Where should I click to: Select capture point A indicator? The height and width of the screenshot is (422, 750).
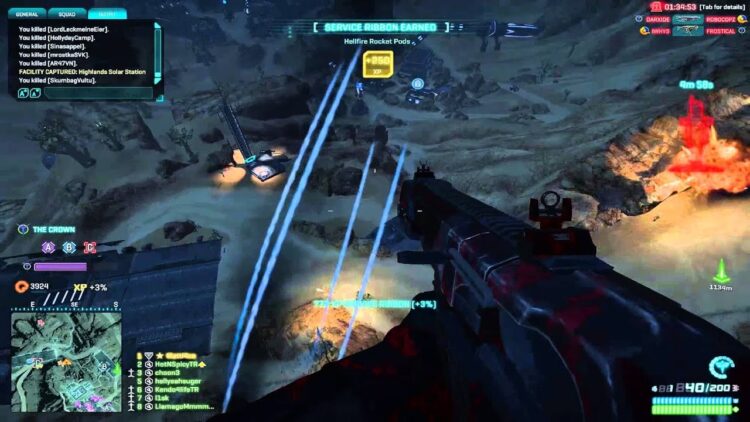coord(47,247)
